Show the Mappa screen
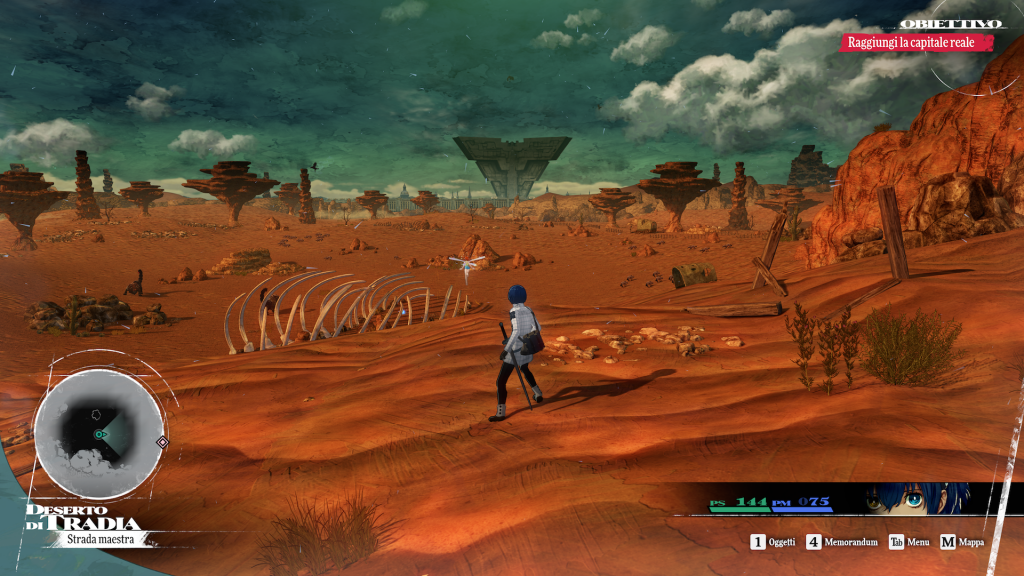 [961, 542]
